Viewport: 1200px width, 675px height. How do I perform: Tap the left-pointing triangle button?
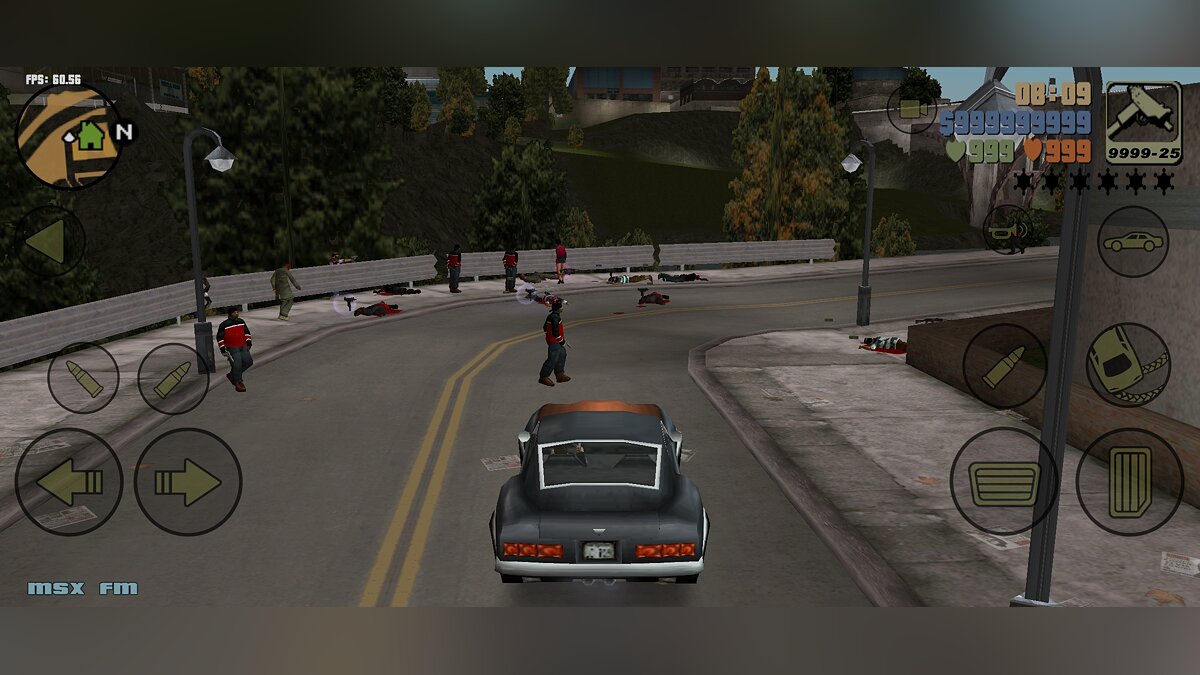pyautogui.click(x=50, y=241)
